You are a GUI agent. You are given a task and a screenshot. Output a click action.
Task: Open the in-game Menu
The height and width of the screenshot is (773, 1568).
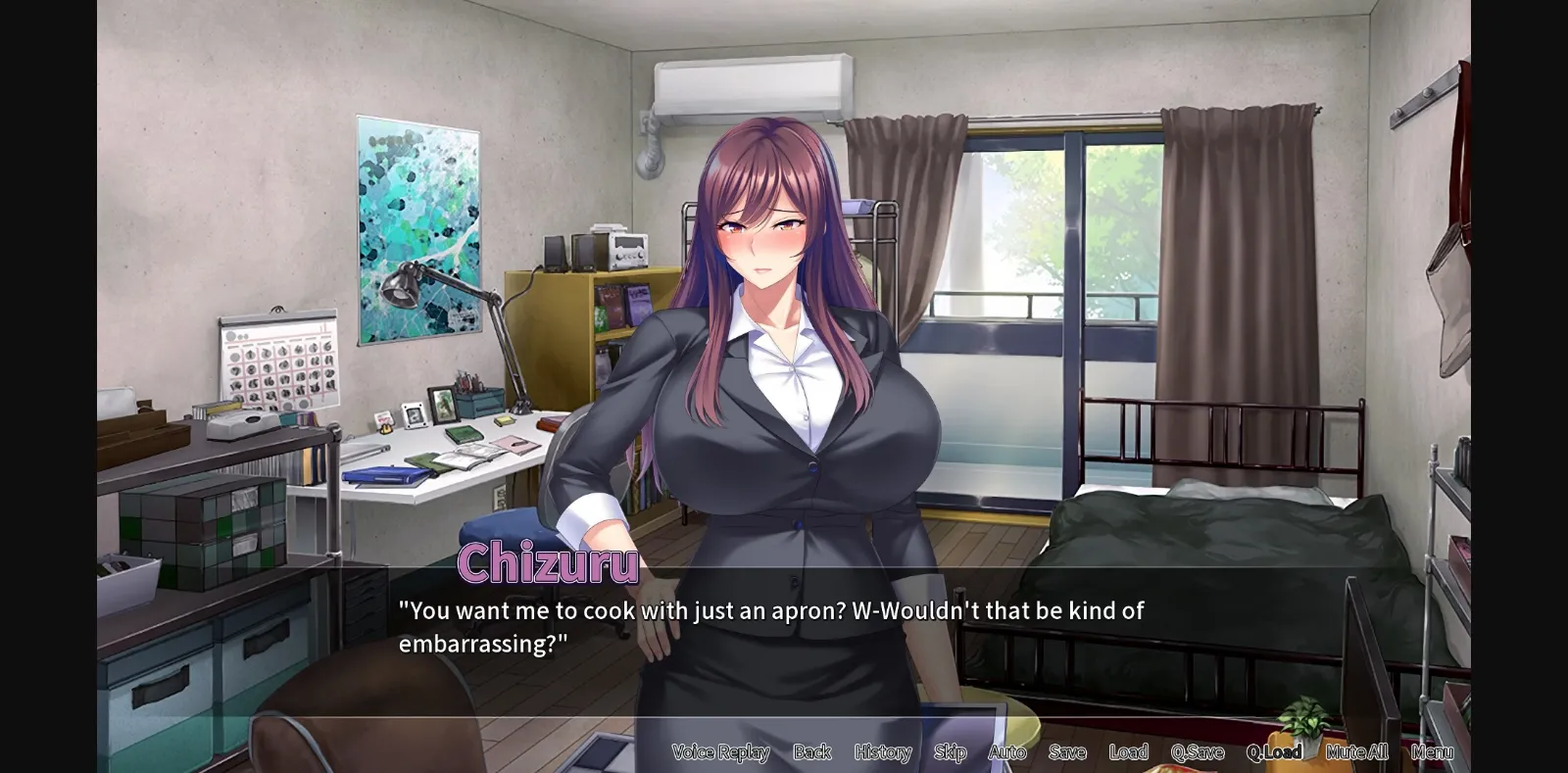click(1434, 751)
